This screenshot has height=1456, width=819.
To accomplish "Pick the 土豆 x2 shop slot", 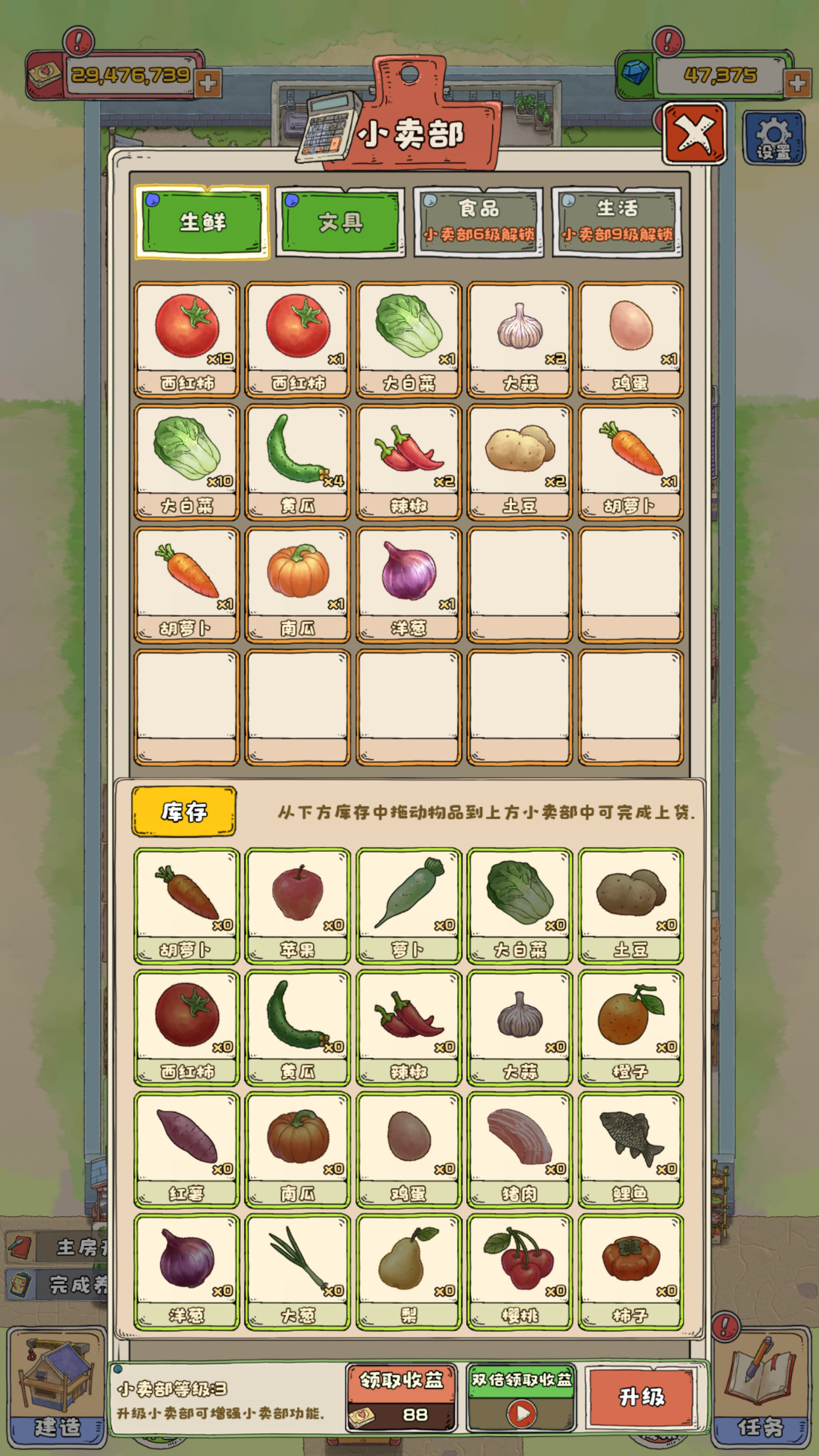I will point(519,462).
